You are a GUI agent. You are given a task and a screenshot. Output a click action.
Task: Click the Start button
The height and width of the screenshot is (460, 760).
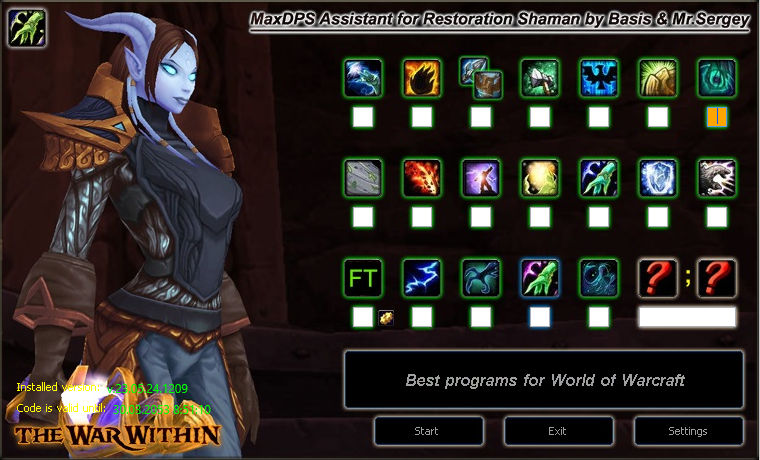click(x=428, y=431)
